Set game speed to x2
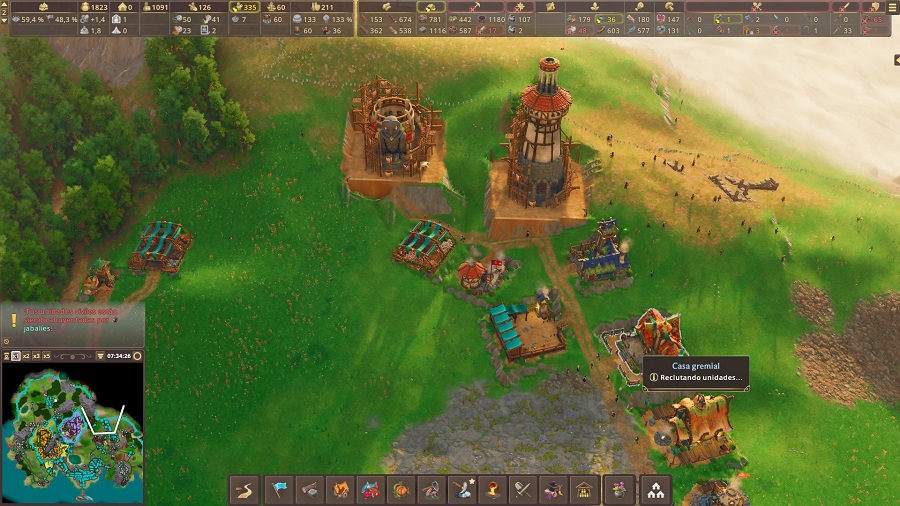Viewport: 900px width, 506px height. coord(24,356)
